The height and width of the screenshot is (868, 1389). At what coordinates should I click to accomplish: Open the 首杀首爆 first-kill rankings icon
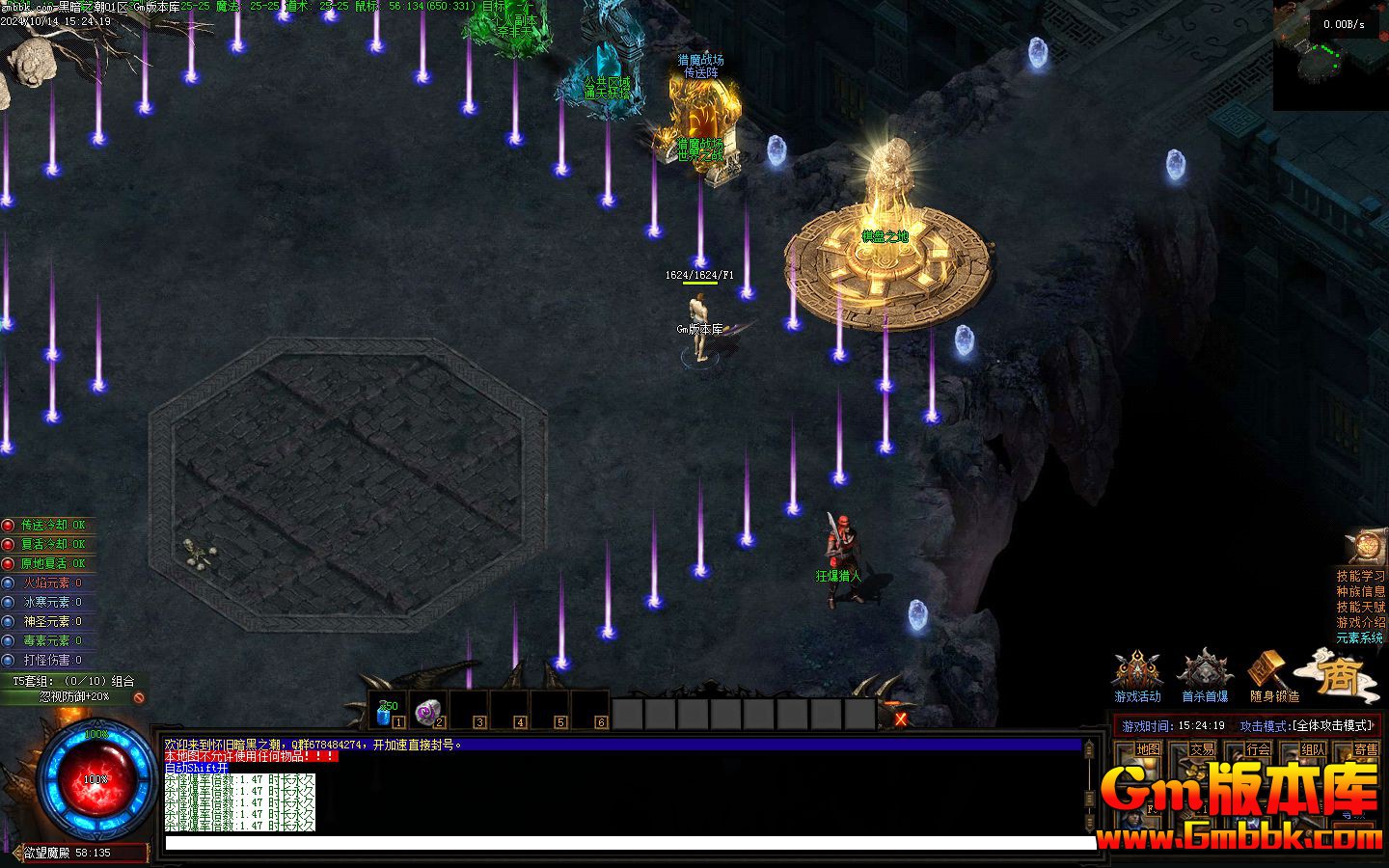click(x=1205, y=673)
